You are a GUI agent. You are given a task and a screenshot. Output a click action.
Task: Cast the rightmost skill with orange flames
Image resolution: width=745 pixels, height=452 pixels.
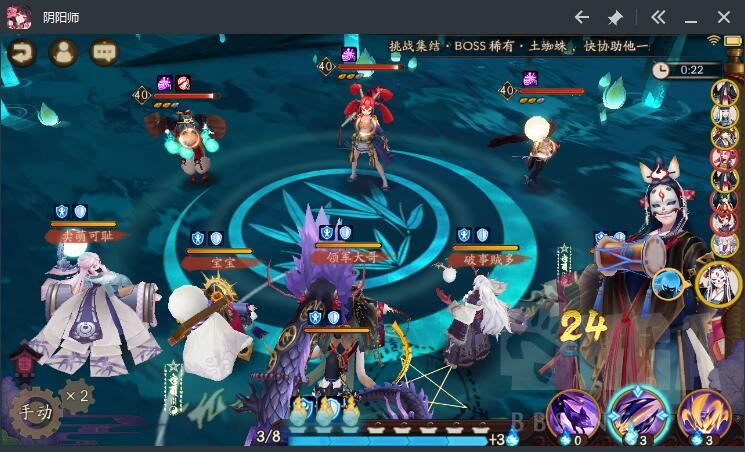coord(703,414)
